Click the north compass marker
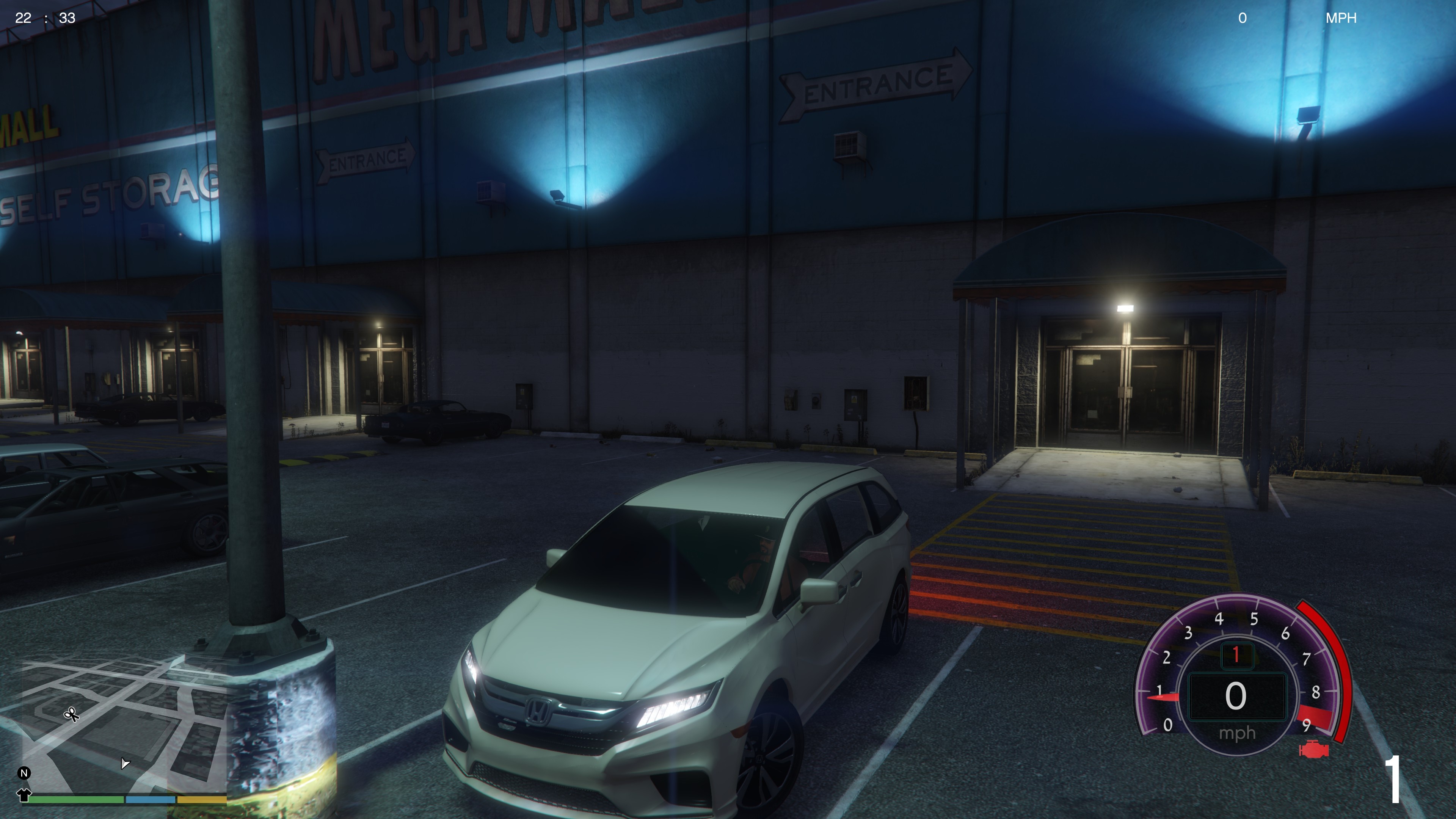 pyautogui.click(x=24, y=773)
